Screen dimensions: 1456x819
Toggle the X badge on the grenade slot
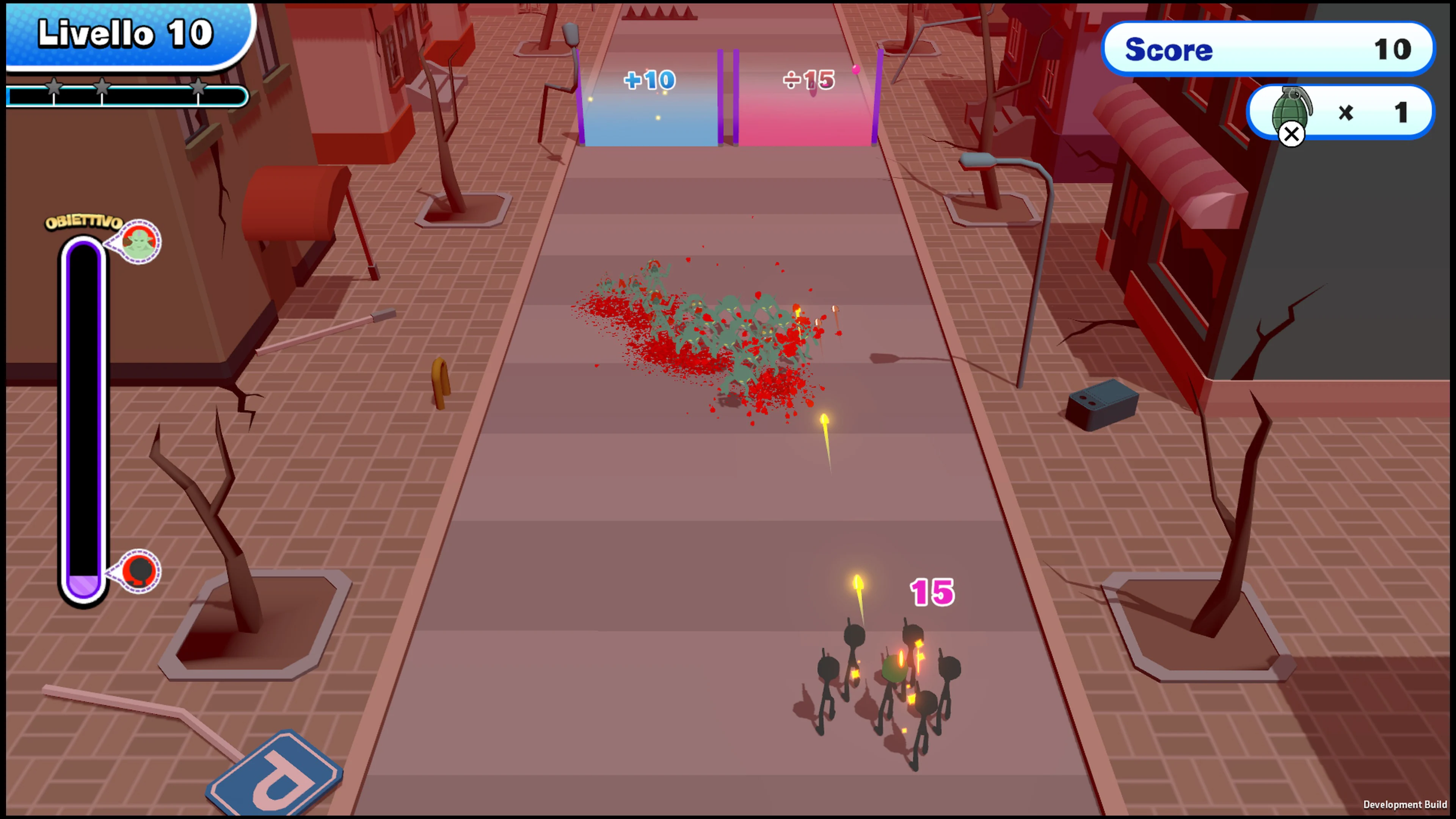pyautogui.click(x=1292, y=134)
